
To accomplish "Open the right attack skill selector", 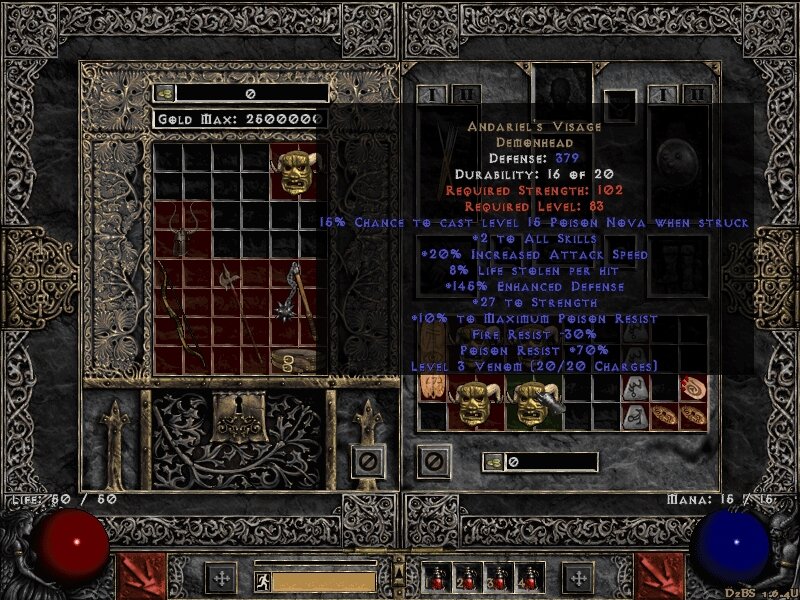I will tap(658, 577).
